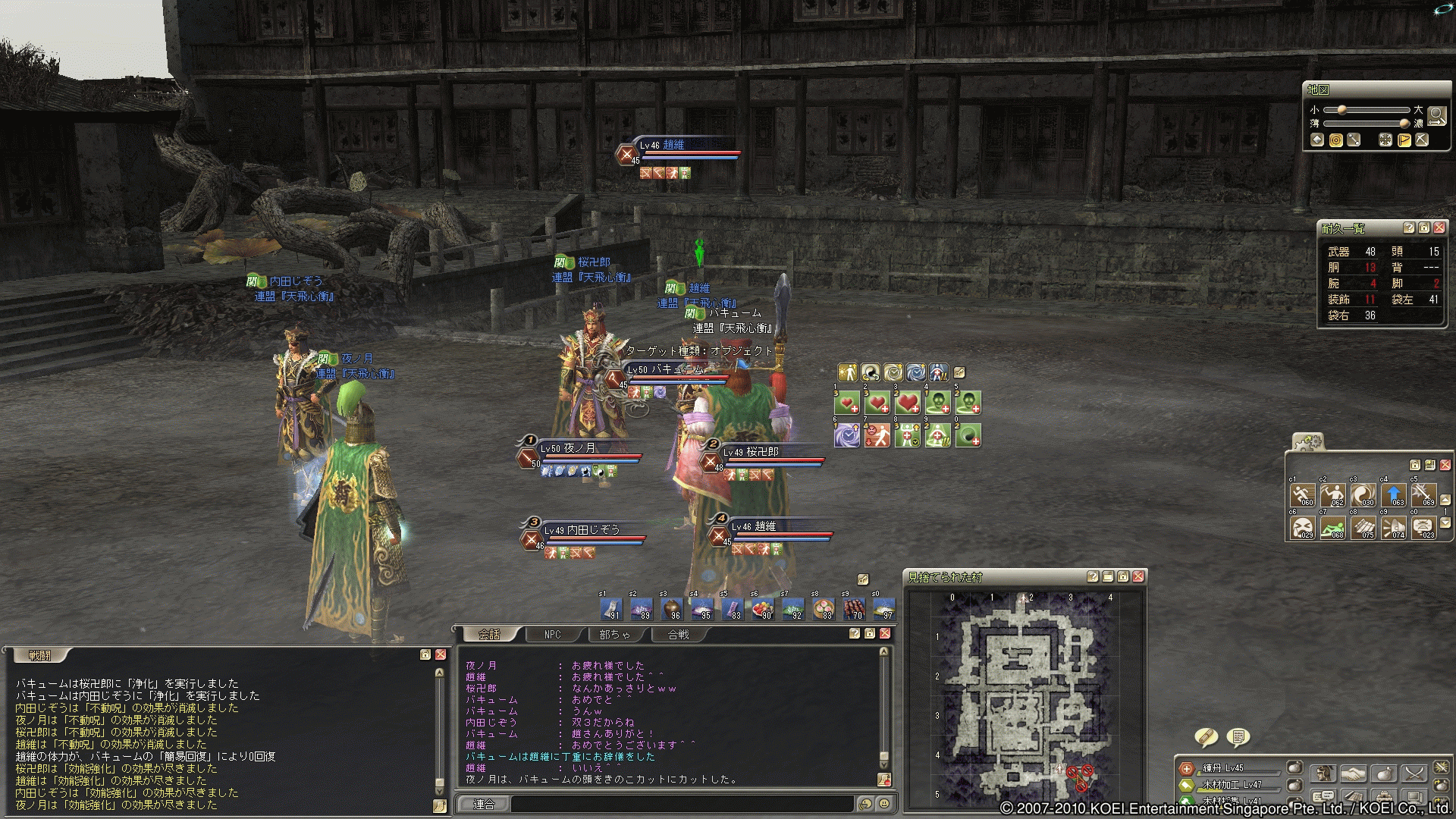This screenshot has height=819, width=1456.
Task: Click the magnifier button in the 地図 panel
Action: pos(1436,116)
